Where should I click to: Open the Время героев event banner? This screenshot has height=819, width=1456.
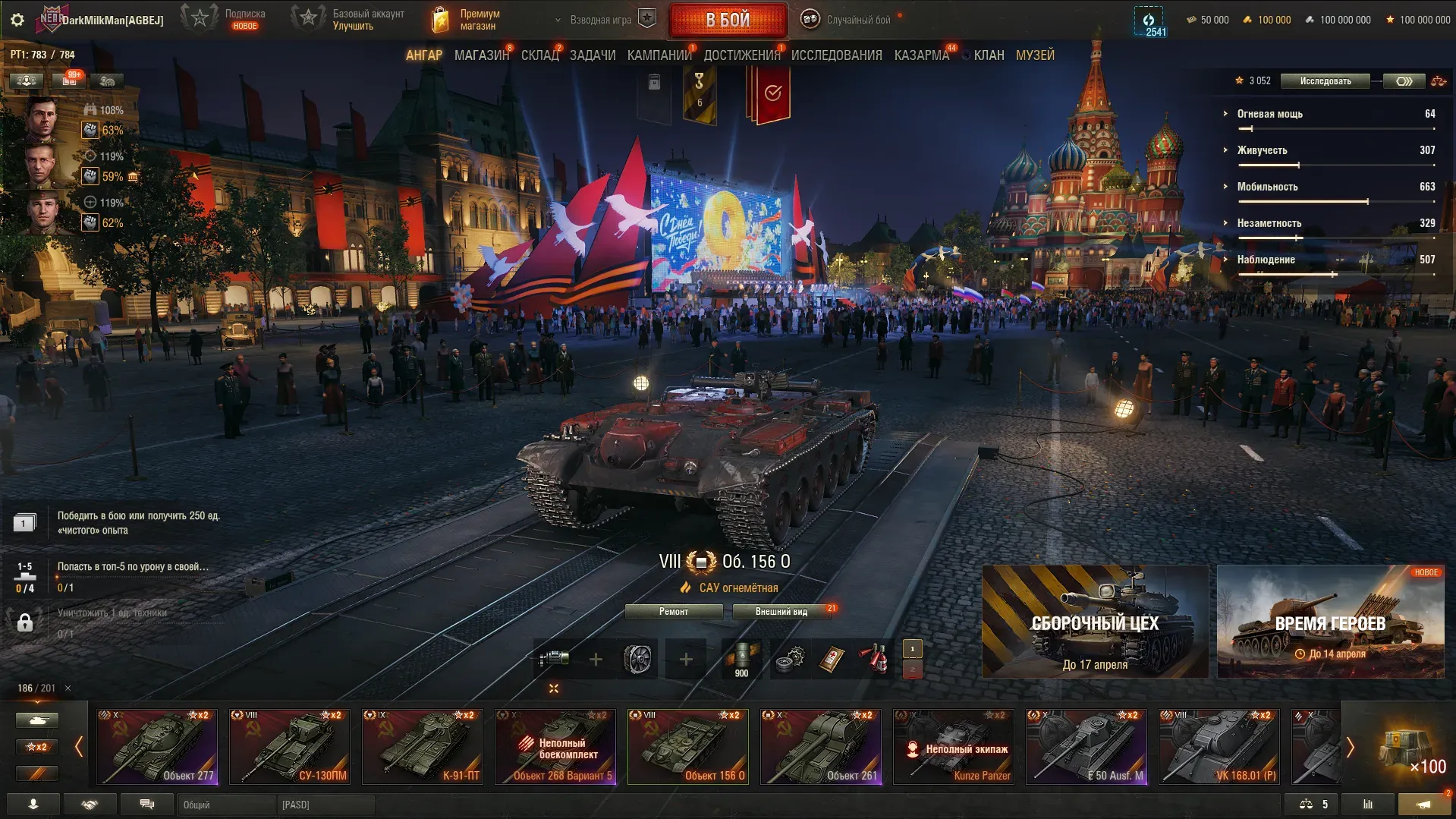click(x=1330, y=622)
